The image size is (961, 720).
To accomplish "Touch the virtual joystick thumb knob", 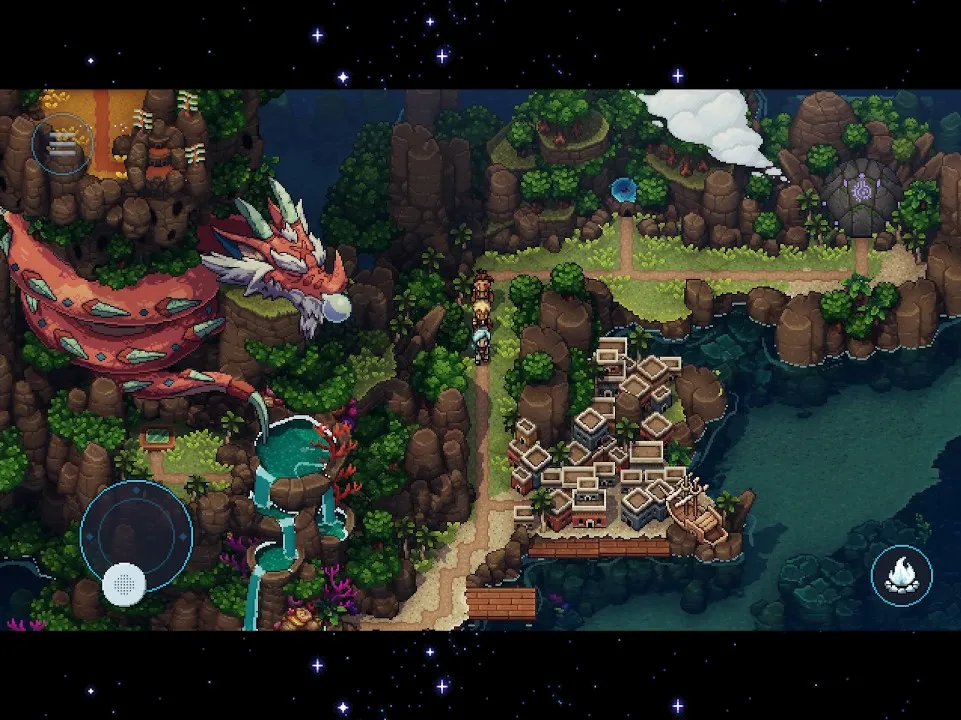I will [124, 582].
